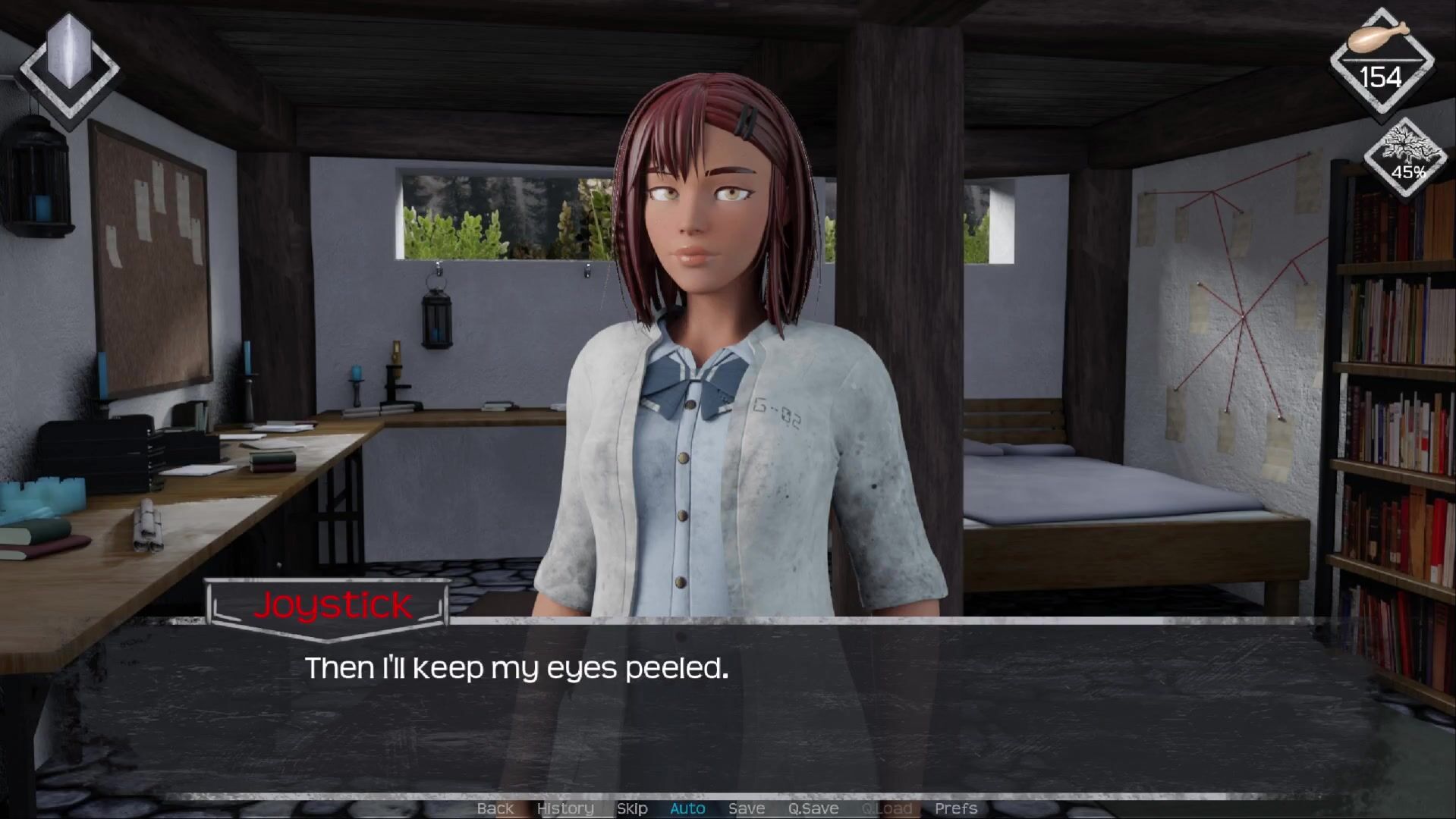Open the meat food counter icon
Image resolution: width=1456 pixels, height=819 pixels.
(x=1382, y=61)
